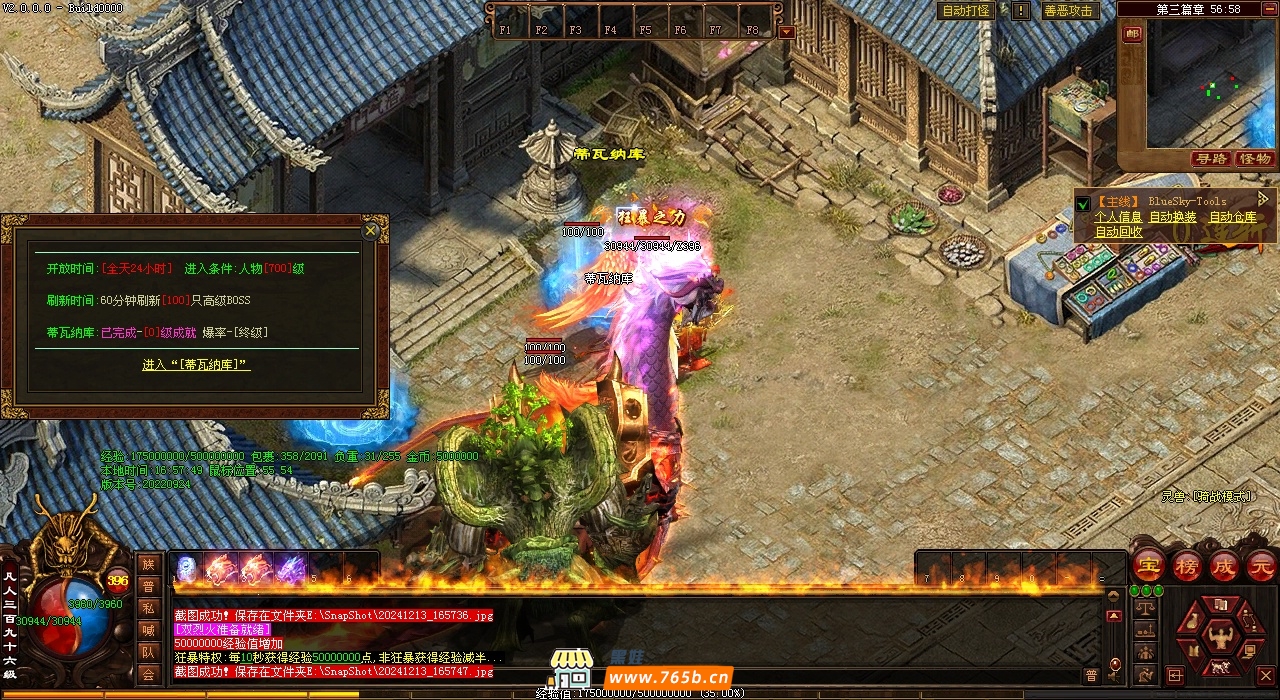
Task: Toggle the 自动打怪 auto-fight button
Action: tap(966, 11)
